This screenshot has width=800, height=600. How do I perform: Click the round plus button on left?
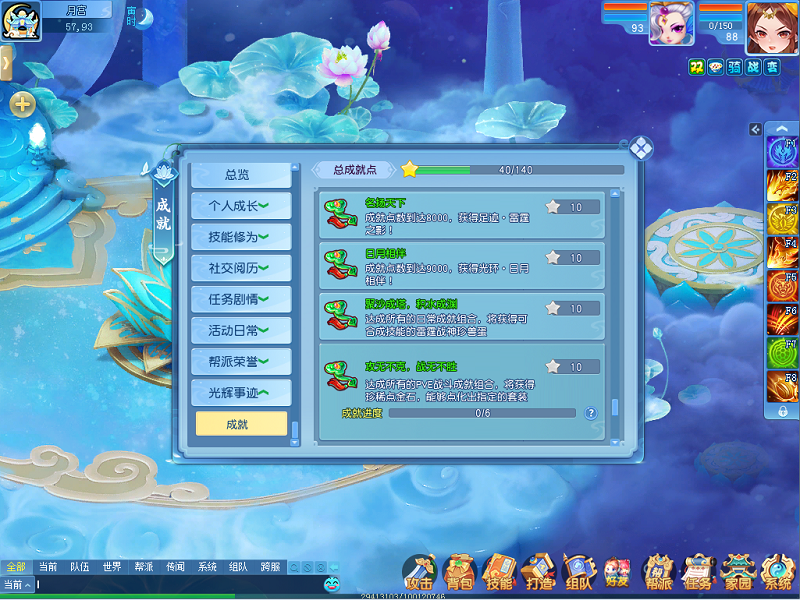[22, 103]
